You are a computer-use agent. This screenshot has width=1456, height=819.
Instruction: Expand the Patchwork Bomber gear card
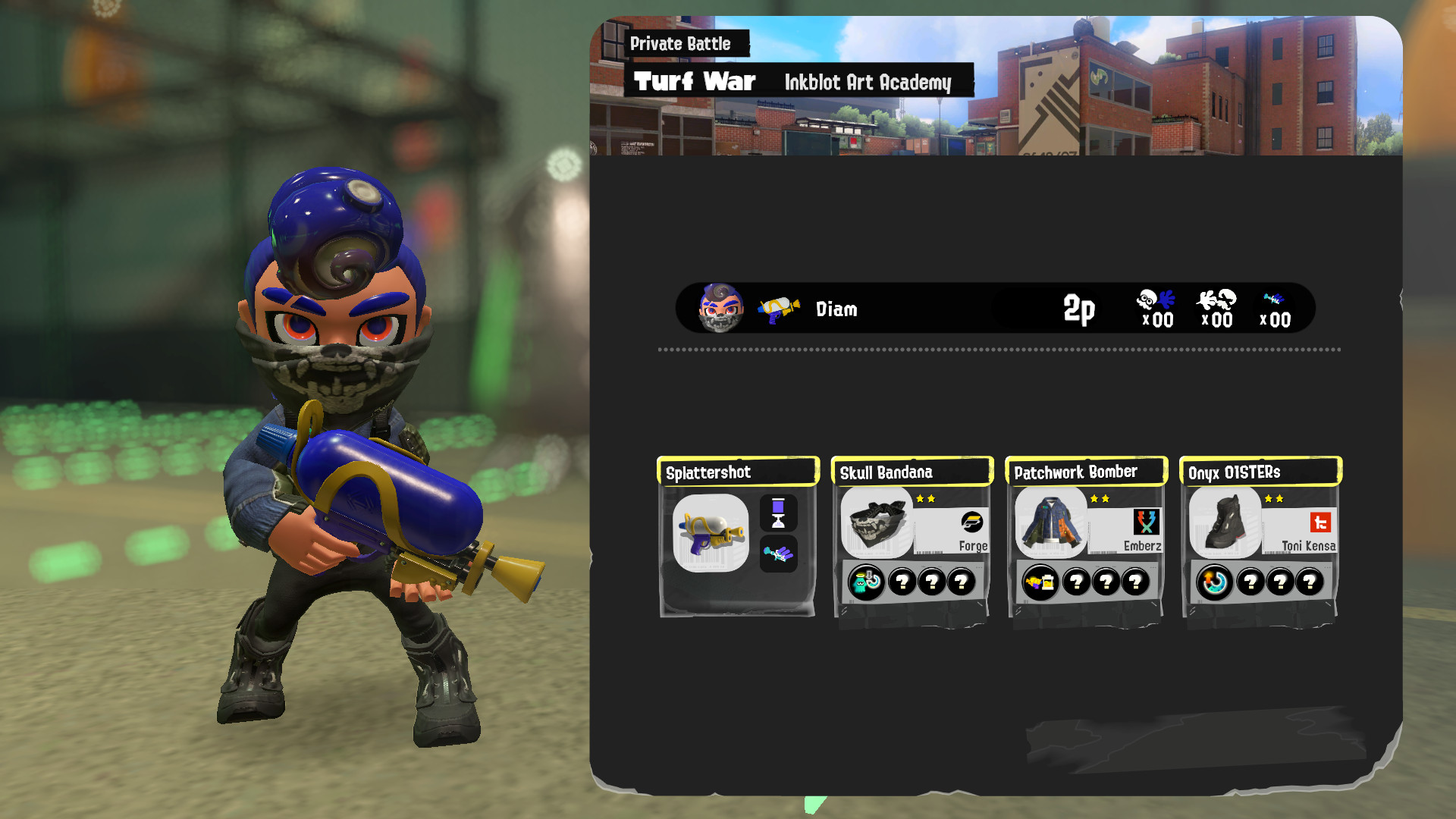tap(1051, 523)
